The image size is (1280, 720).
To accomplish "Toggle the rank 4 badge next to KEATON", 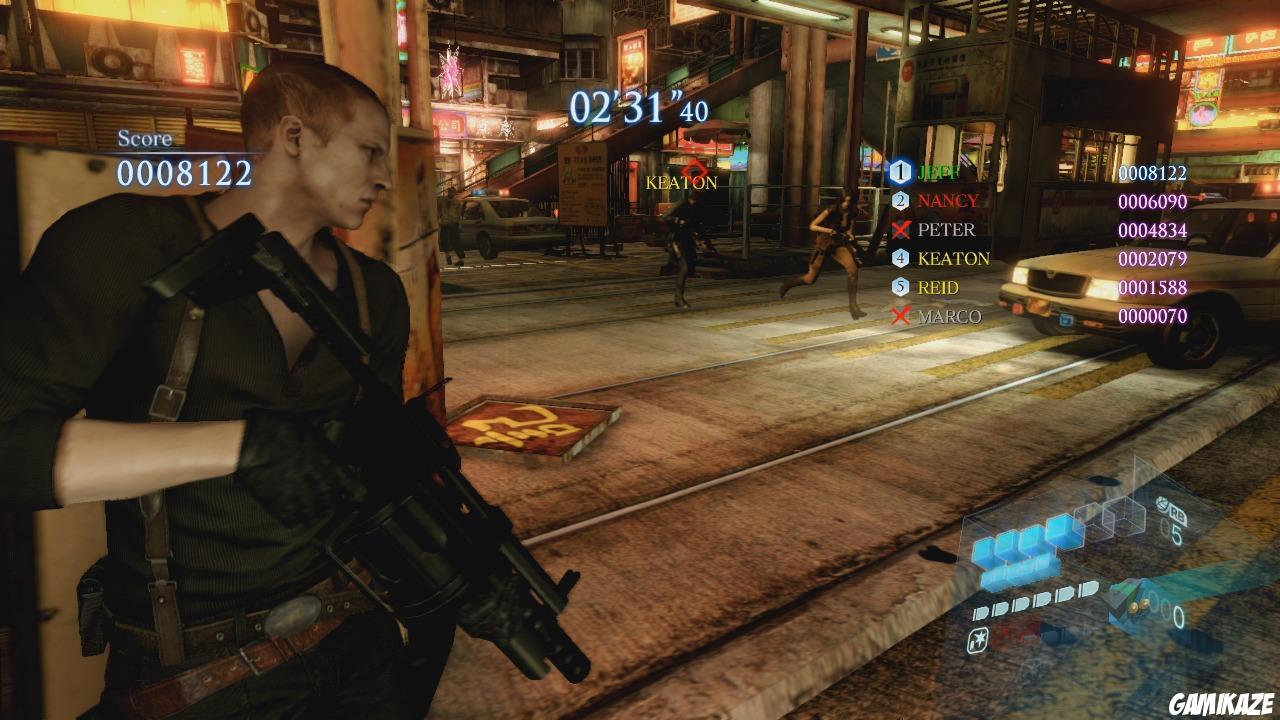I will pos(903,257).
